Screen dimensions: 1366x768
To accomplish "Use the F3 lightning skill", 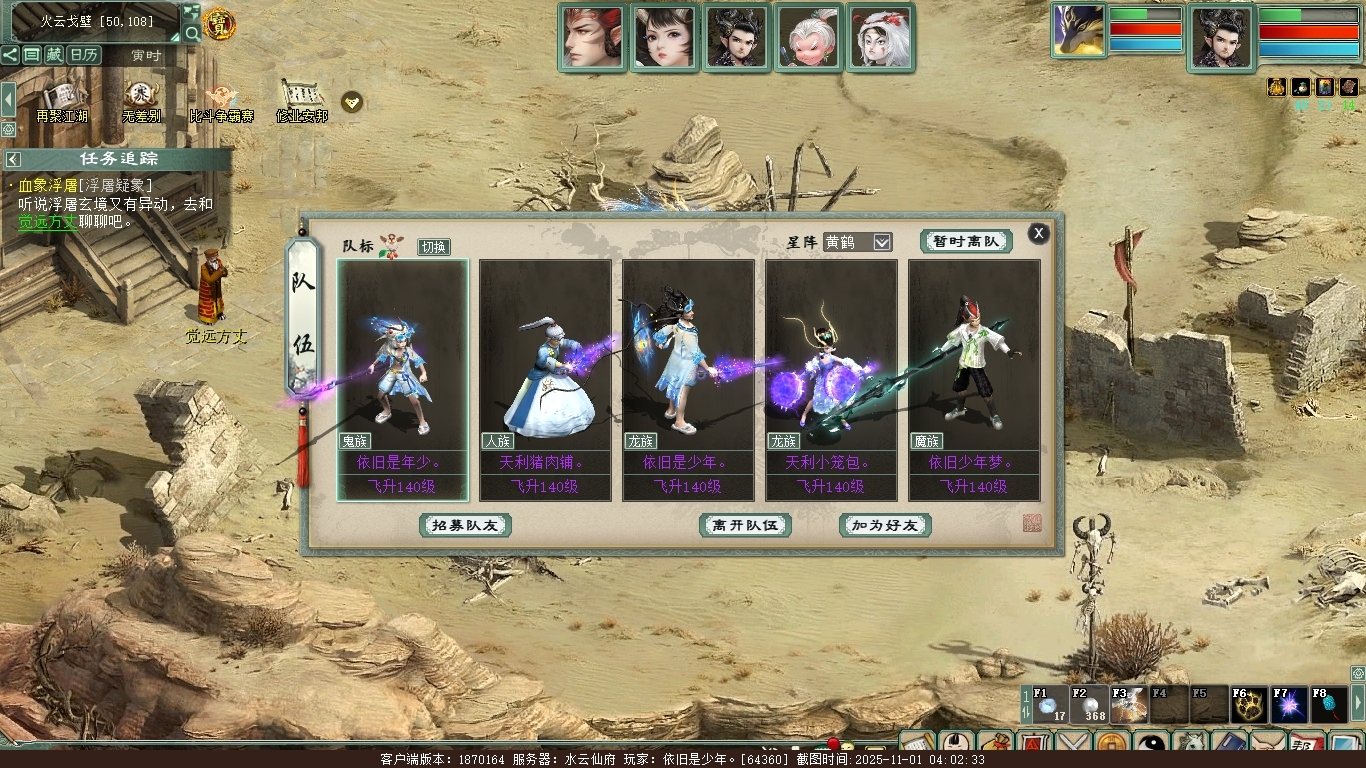I will tap(1128, 705).
